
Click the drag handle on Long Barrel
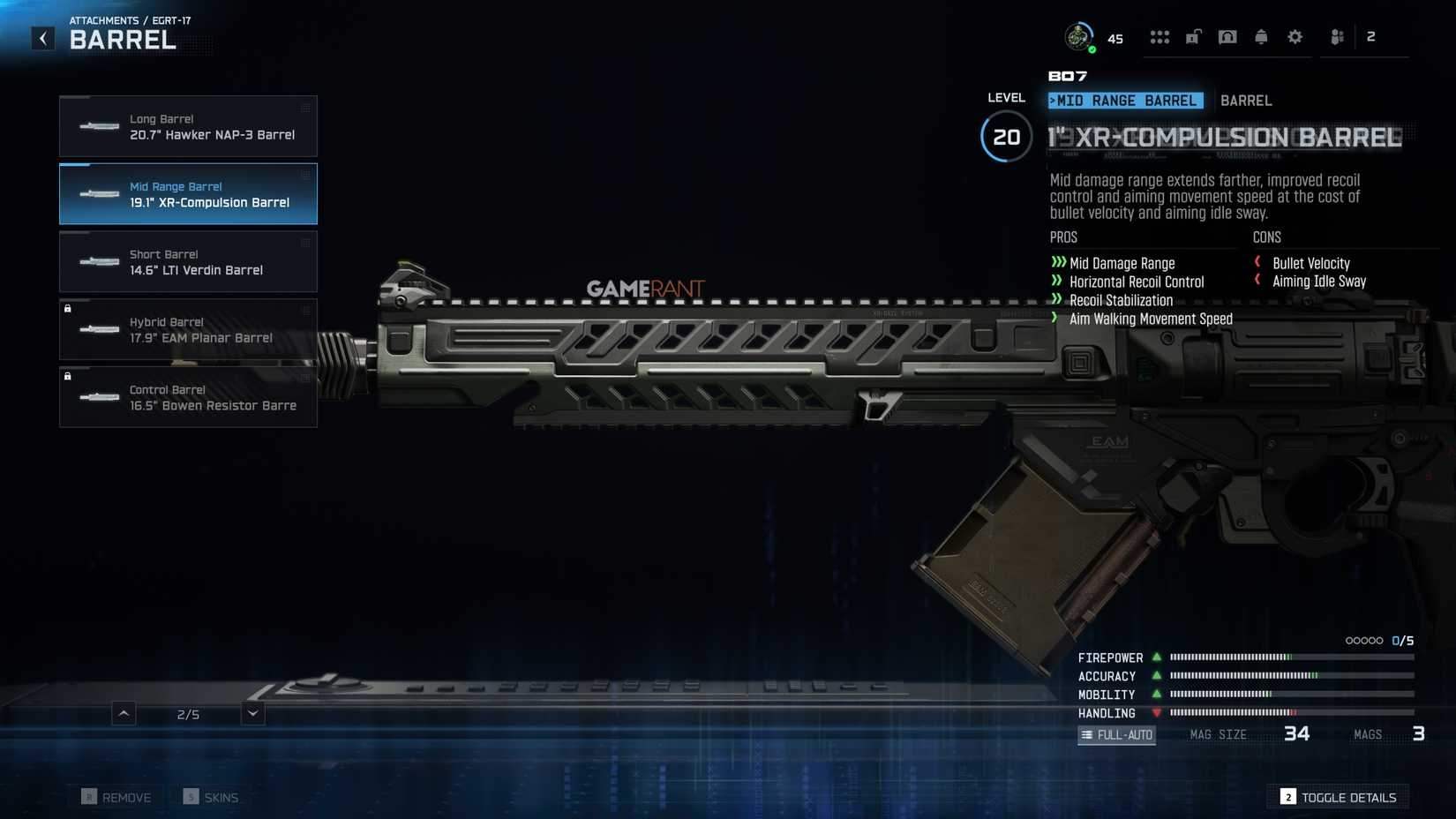click(x=305, y=106)
